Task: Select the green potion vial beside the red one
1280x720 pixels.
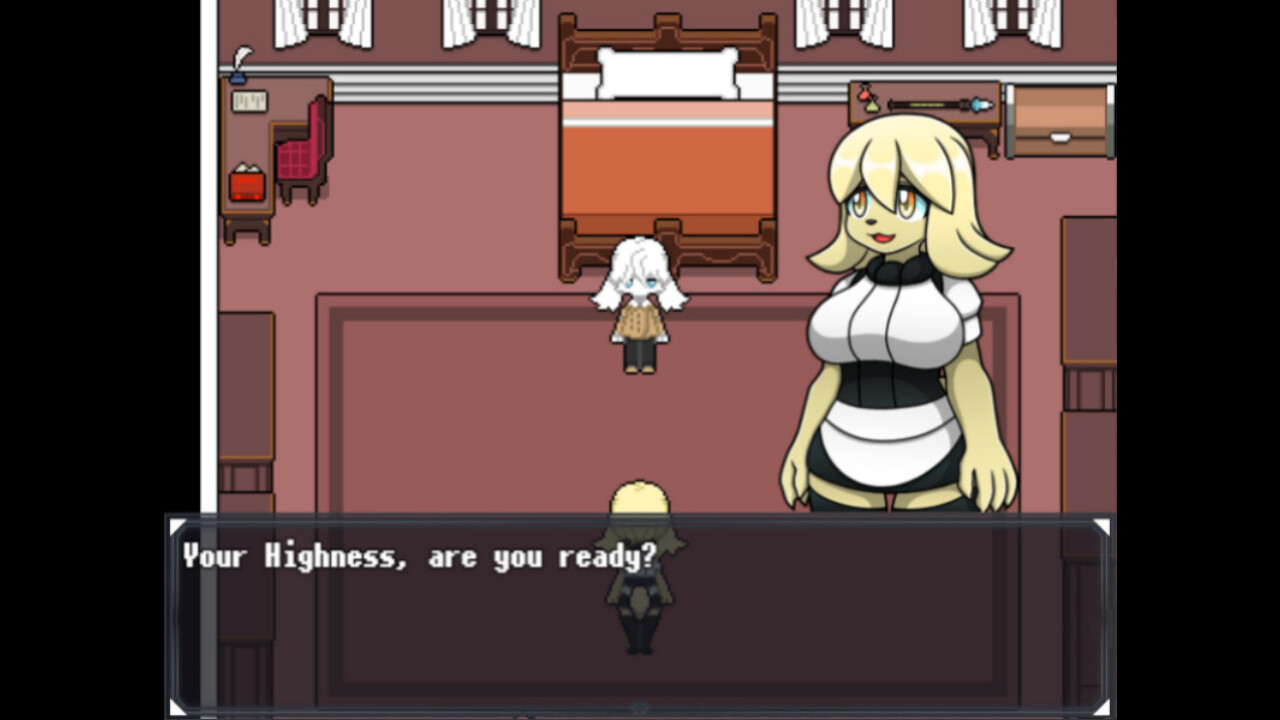Action: tap(872, 106)
